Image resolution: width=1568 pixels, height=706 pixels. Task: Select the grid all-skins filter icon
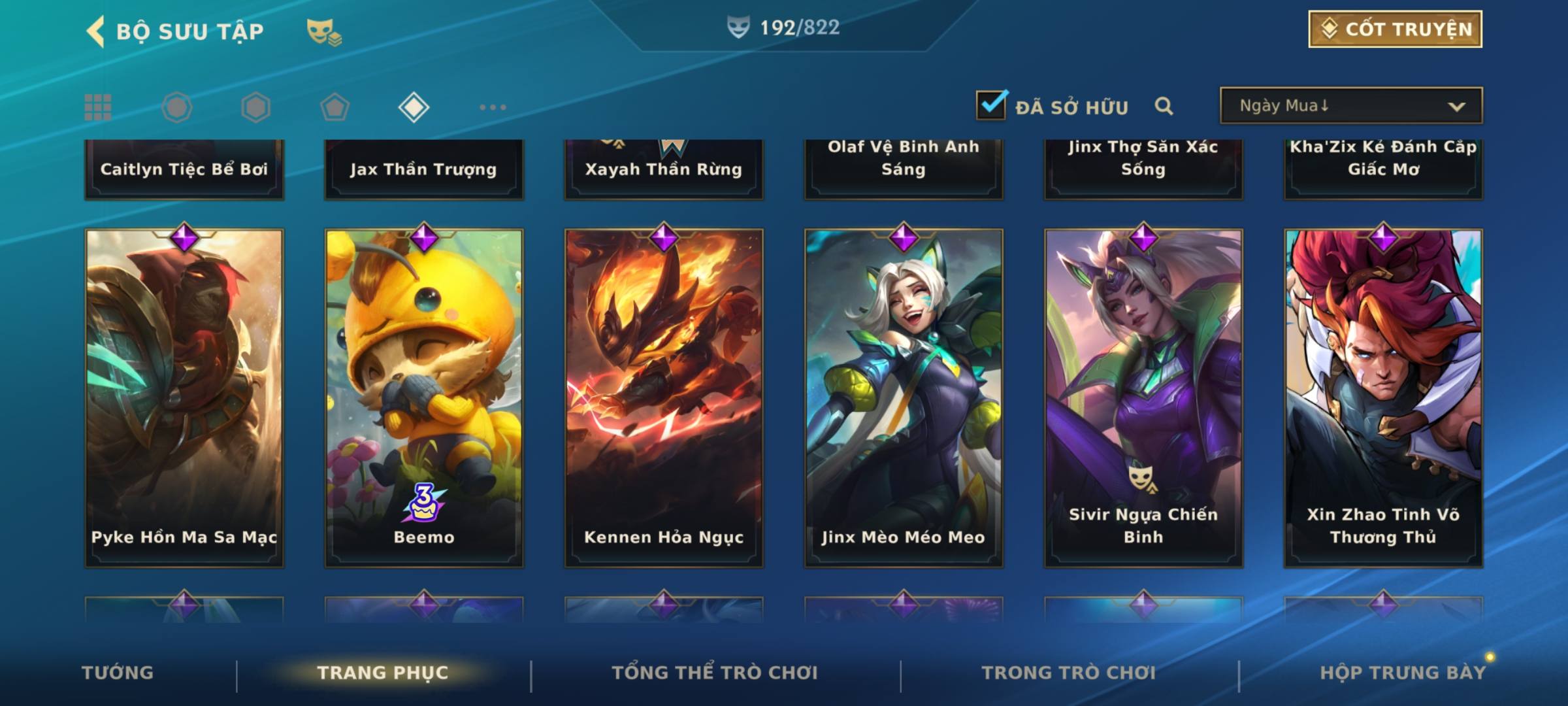click(98, 107)
